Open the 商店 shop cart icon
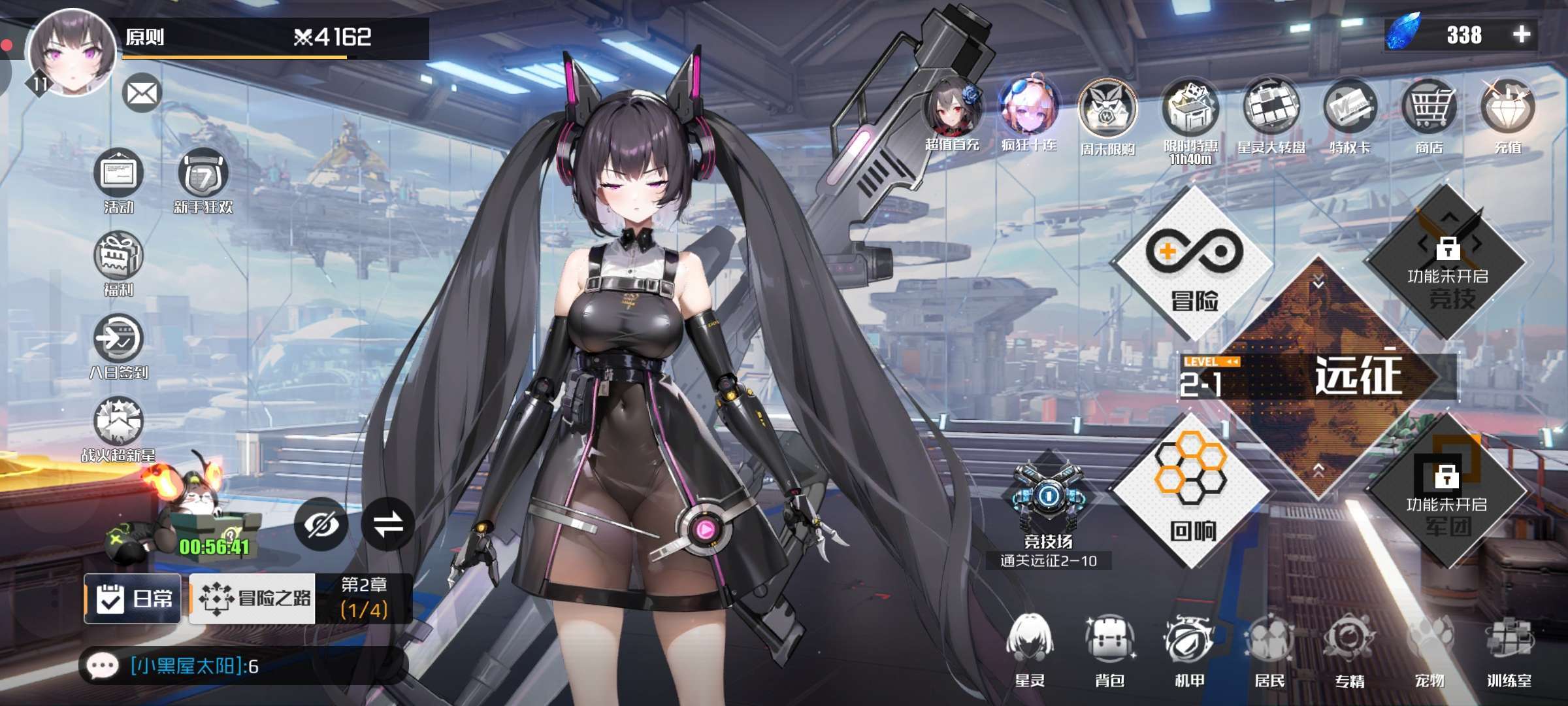 (1429, 111)
